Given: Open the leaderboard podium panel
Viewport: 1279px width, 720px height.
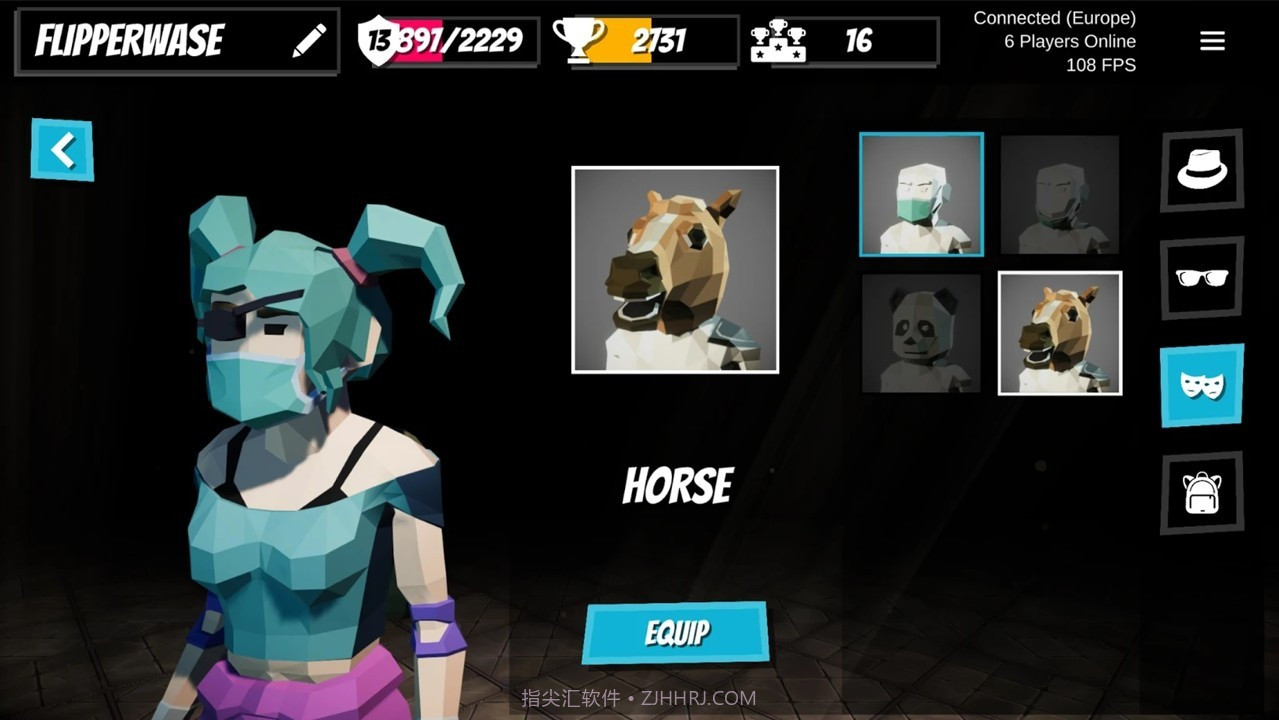Looking at the screenshot, I should 844,41.
